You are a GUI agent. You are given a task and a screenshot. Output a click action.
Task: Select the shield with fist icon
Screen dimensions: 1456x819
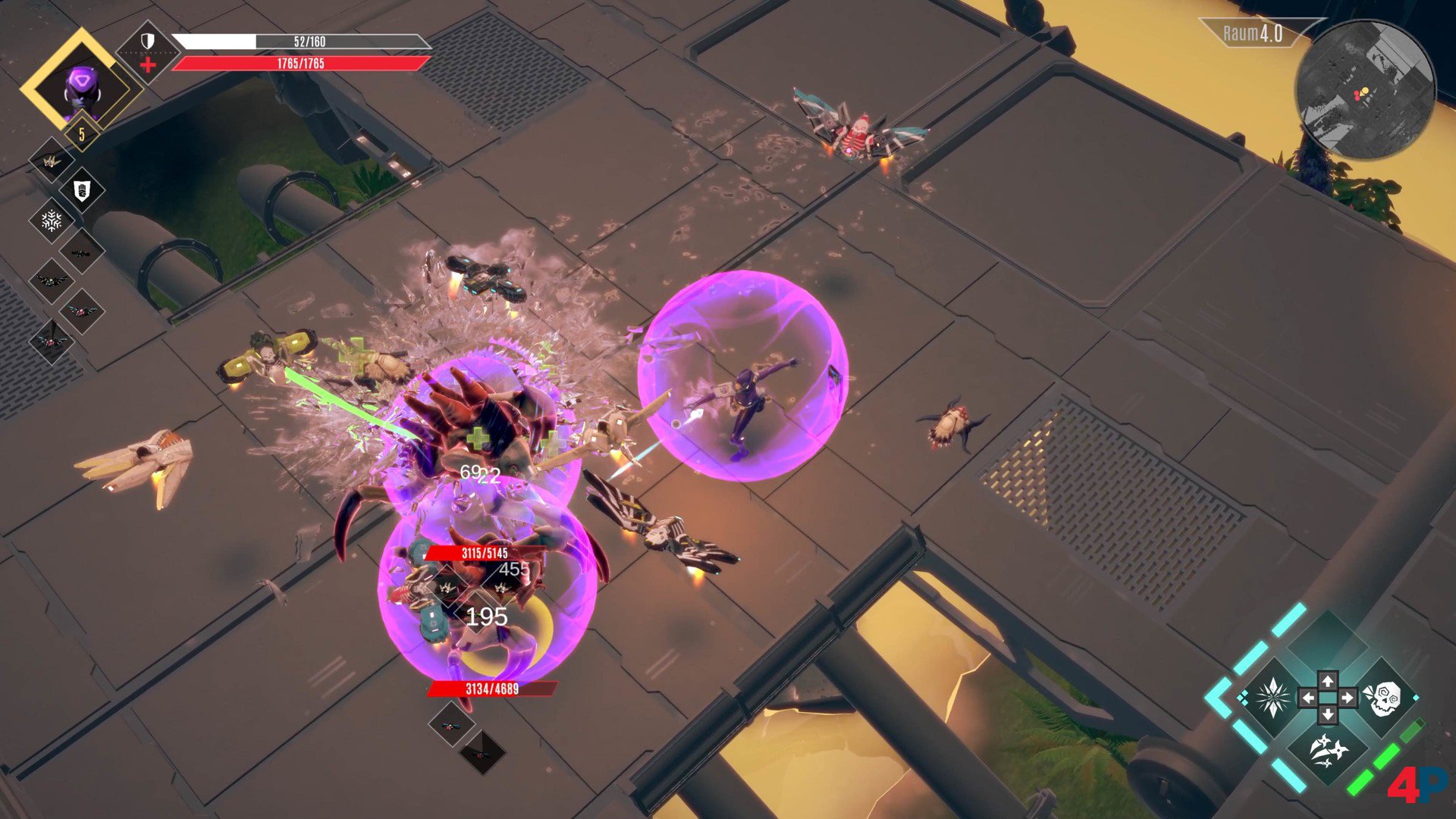point(82,190)
